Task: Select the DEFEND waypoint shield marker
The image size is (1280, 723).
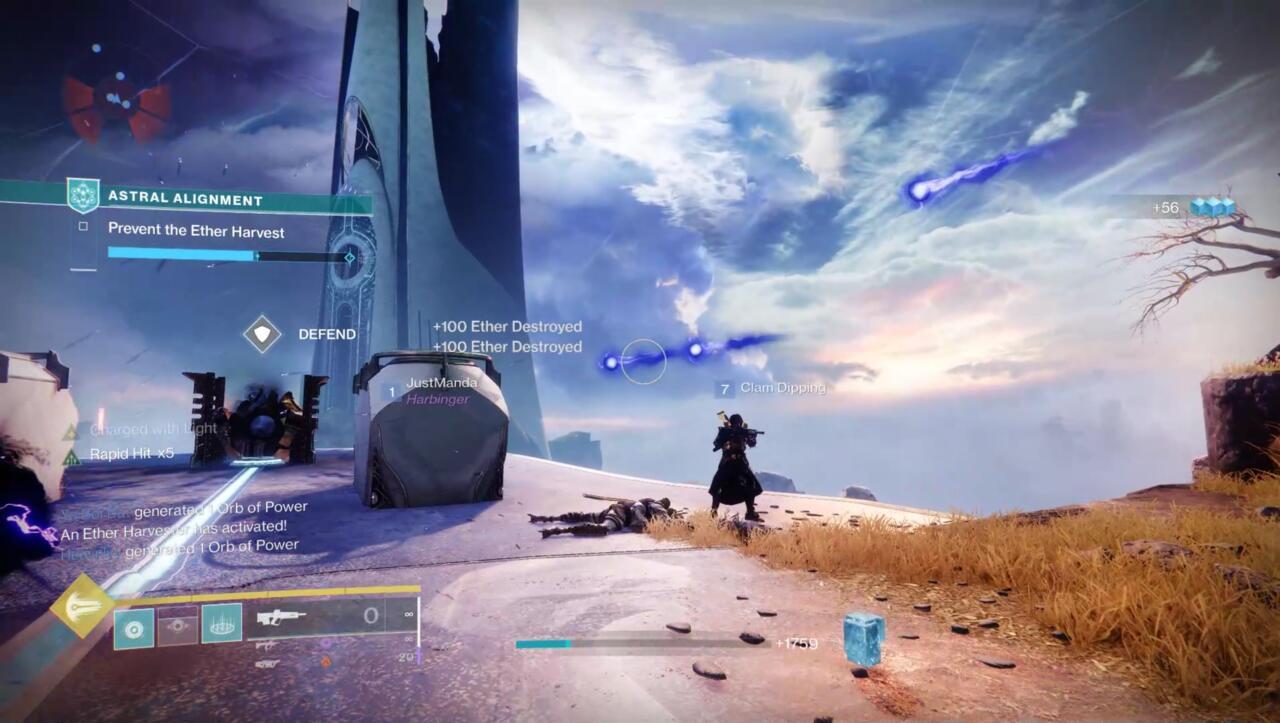Action: (x=262, y=334)
